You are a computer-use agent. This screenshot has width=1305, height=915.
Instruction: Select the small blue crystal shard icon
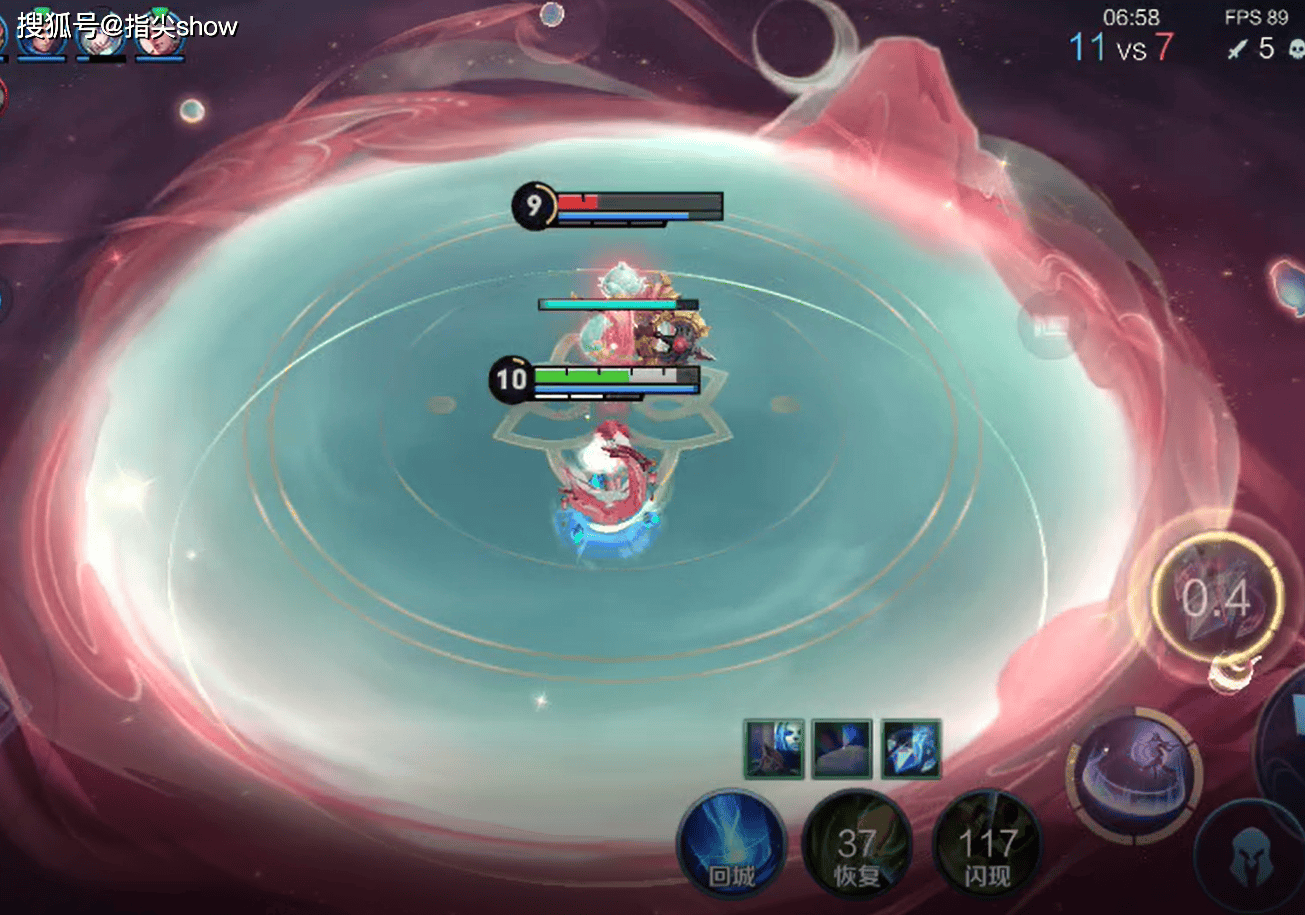click(911, 749)
